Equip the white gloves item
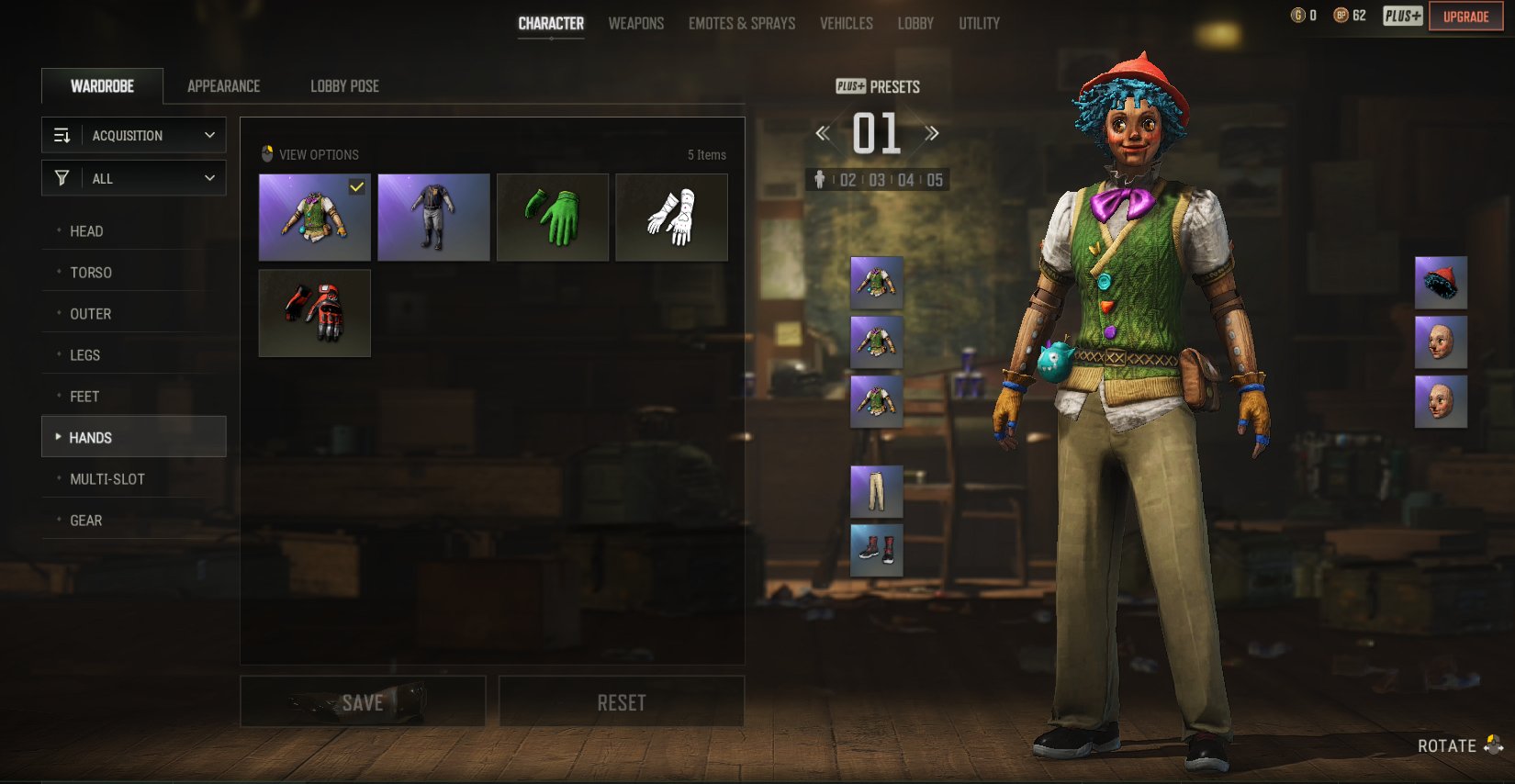 point(671,218)
